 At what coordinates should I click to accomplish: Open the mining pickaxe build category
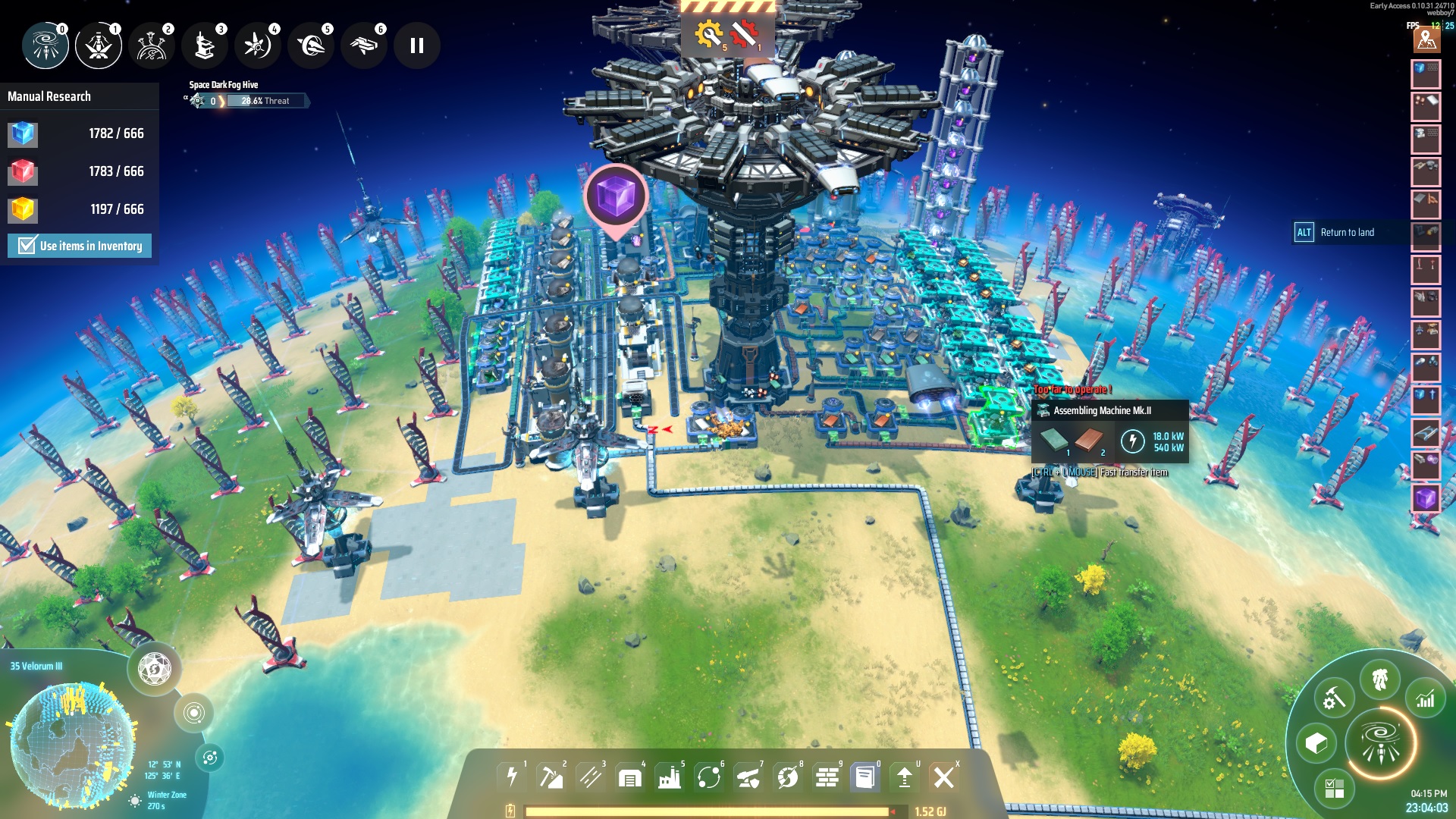click(x=551, y=777)
